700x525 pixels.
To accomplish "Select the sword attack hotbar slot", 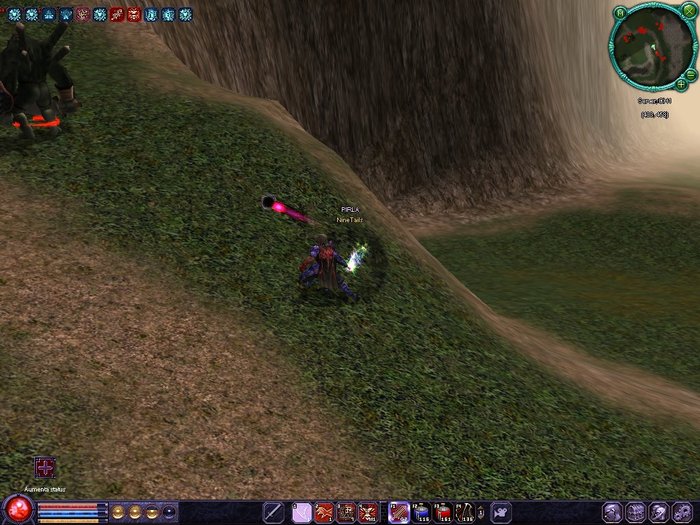I will pyautogui.click(x=273, y=512).
